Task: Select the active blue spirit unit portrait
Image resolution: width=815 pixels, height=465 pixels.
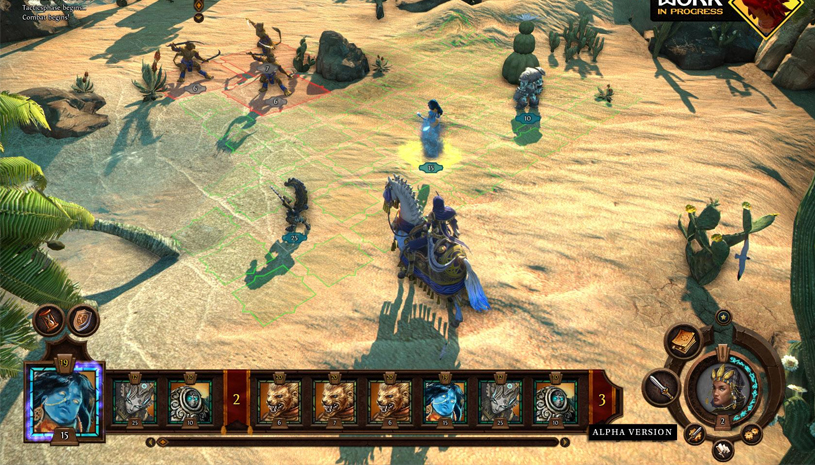Action: coord(64,399)
